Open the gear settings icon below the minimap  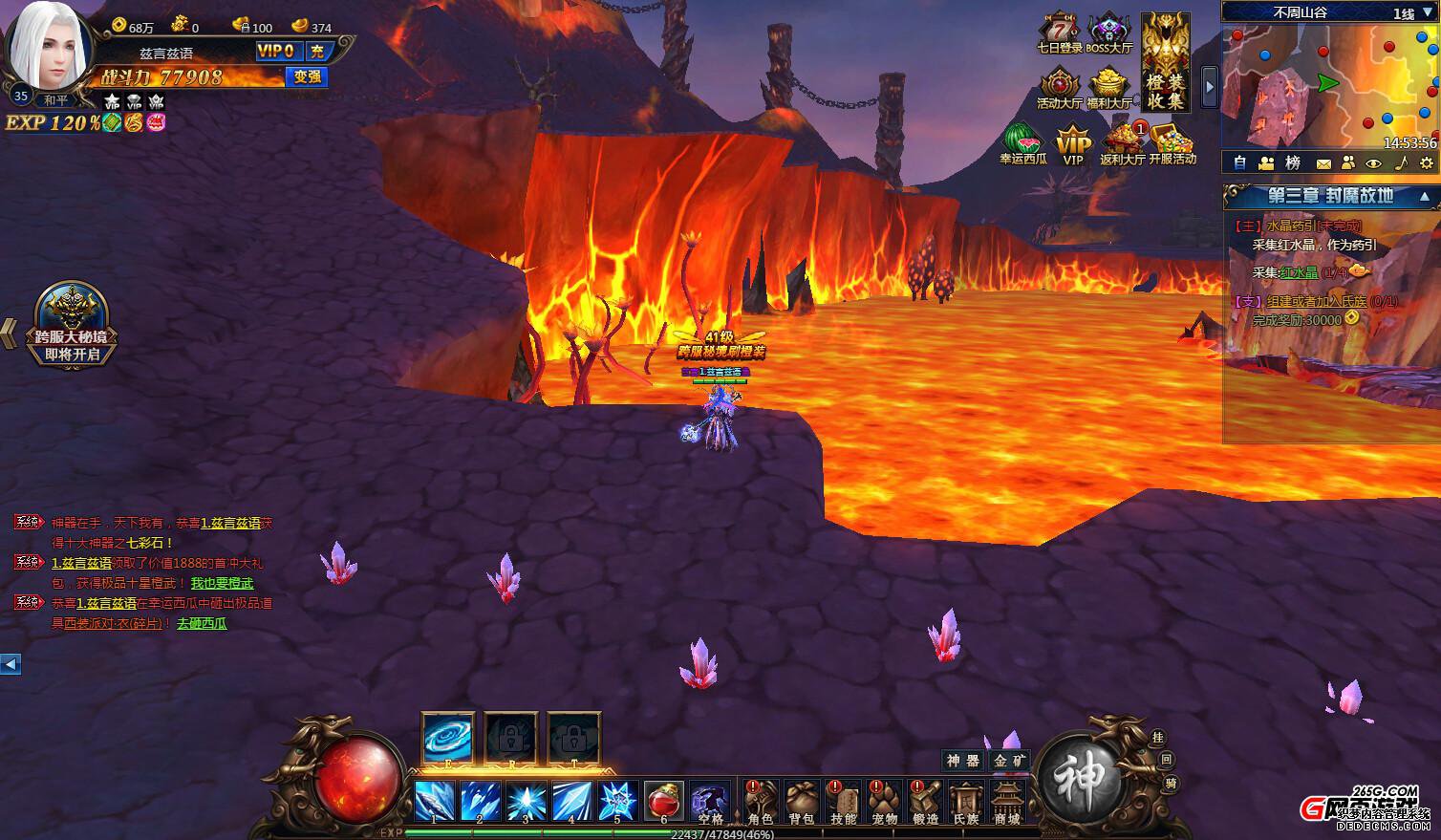(1426, 163)
